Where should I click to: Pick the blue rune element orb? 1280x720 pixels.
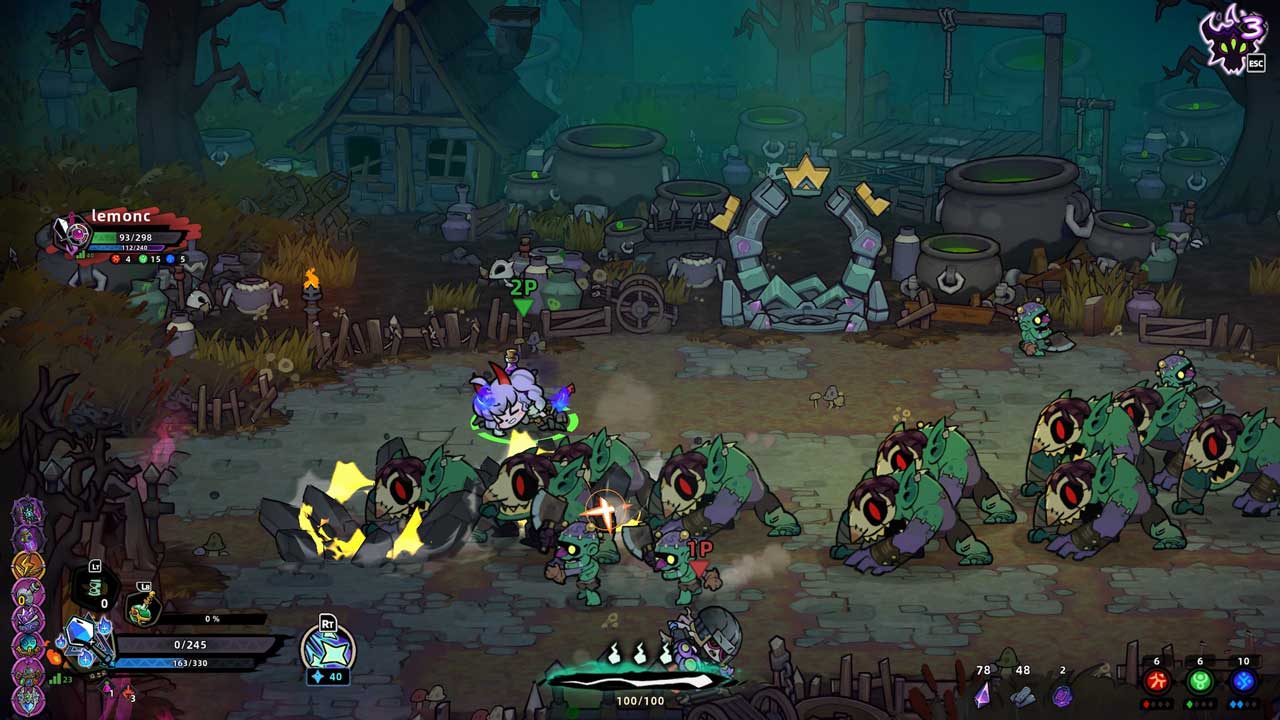[1243, 682]
